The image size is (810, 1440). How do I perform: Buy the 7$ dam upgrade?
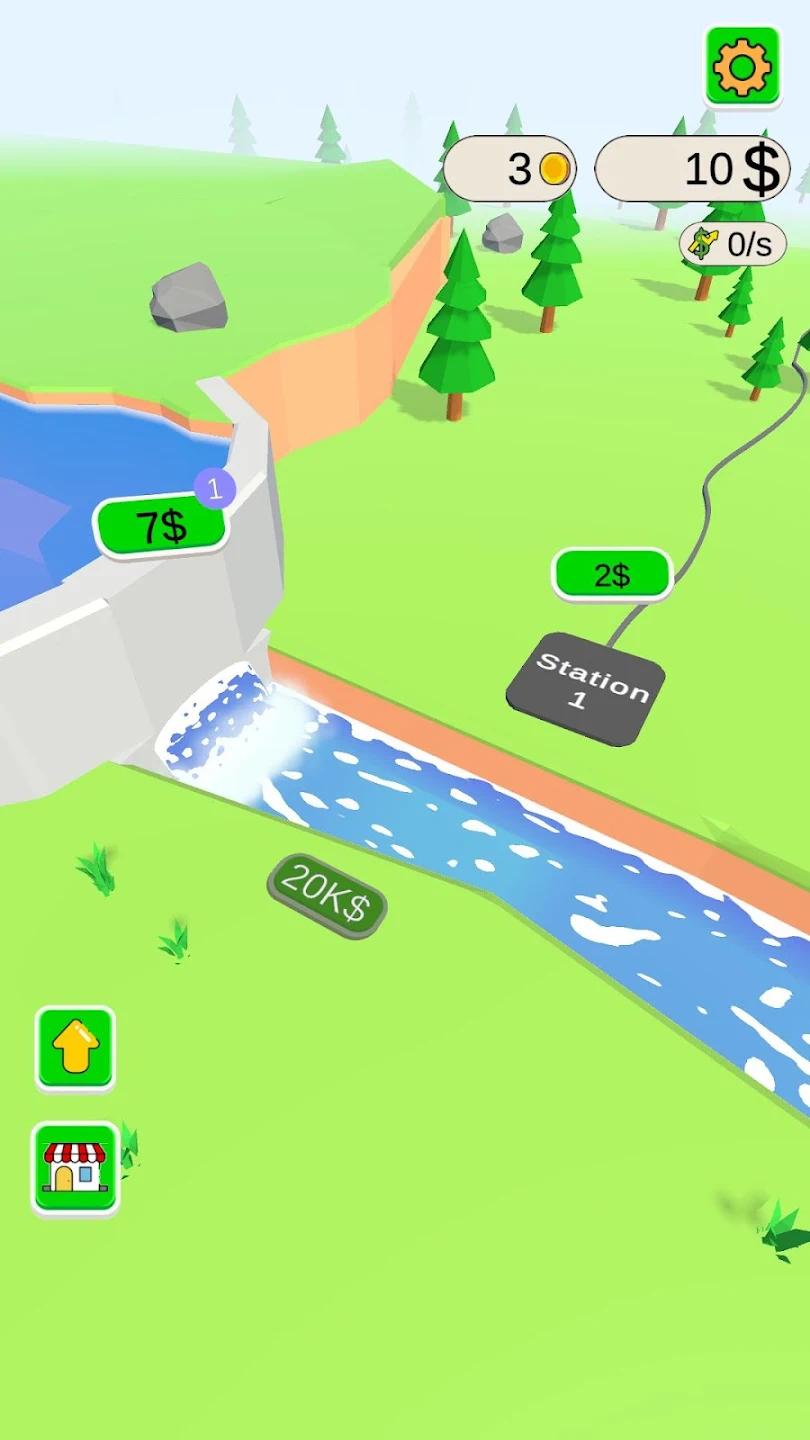tap(161, 526)
